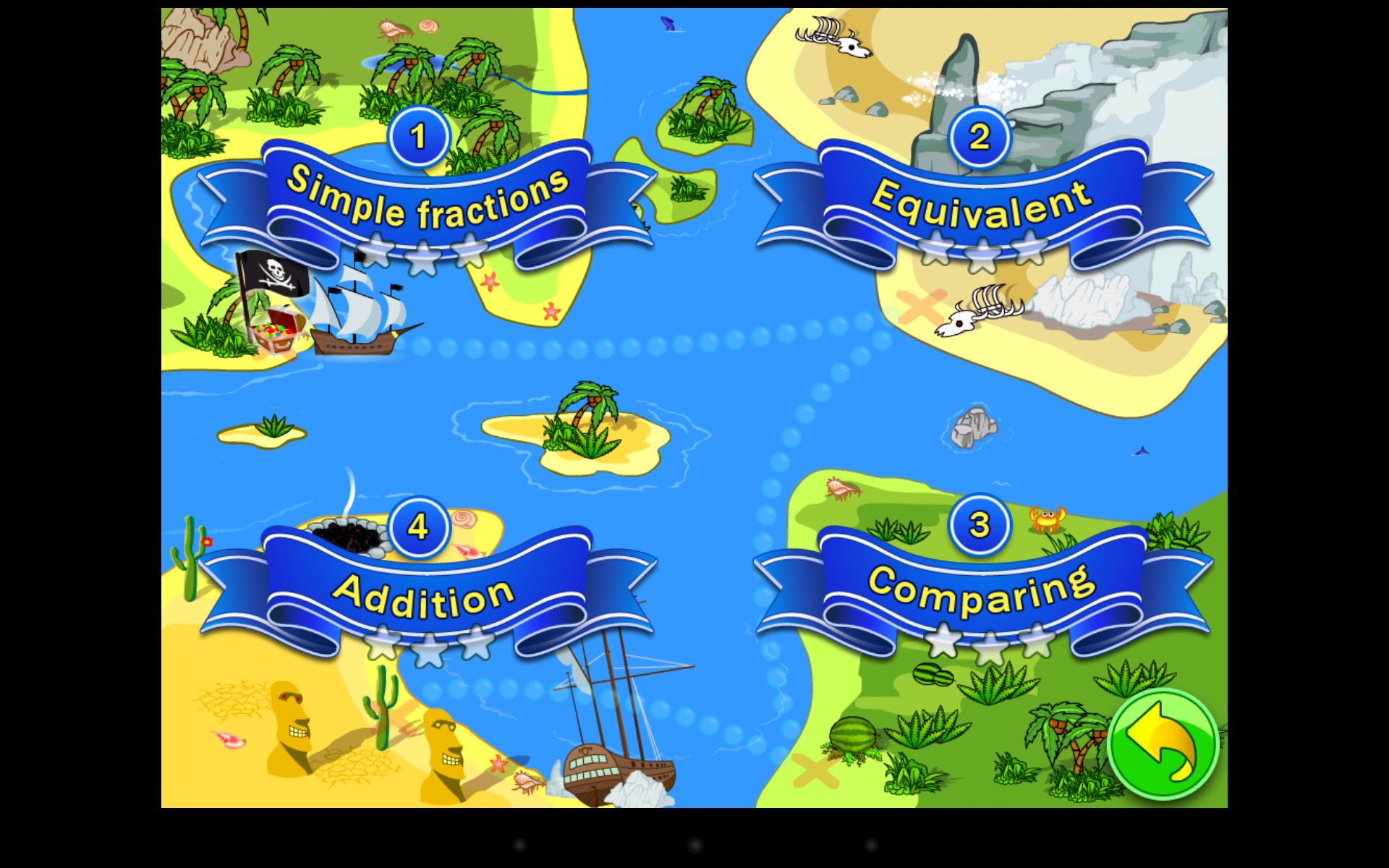Click the level 1 number badge
The width and height of the screenshot is (1389, 868).
pos(417,136)
